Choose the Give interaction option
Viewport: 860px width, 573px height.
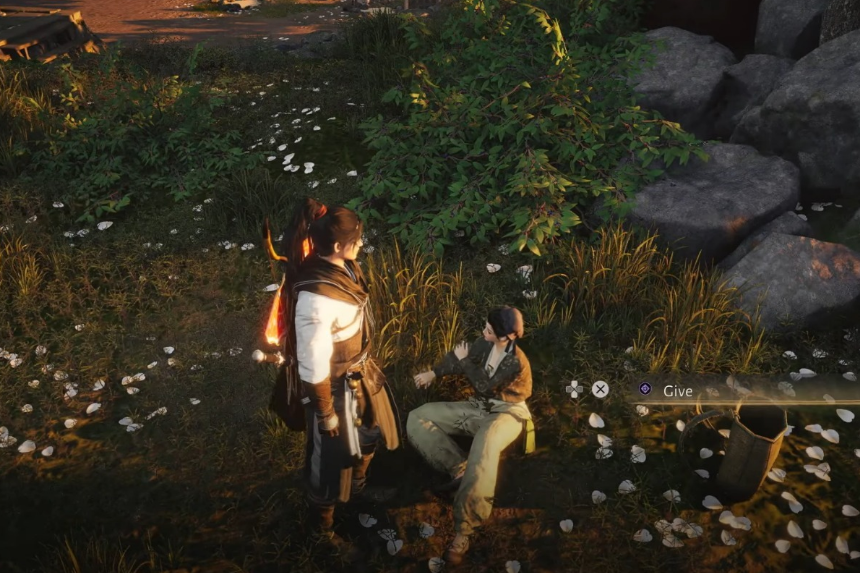pos(677,391)
